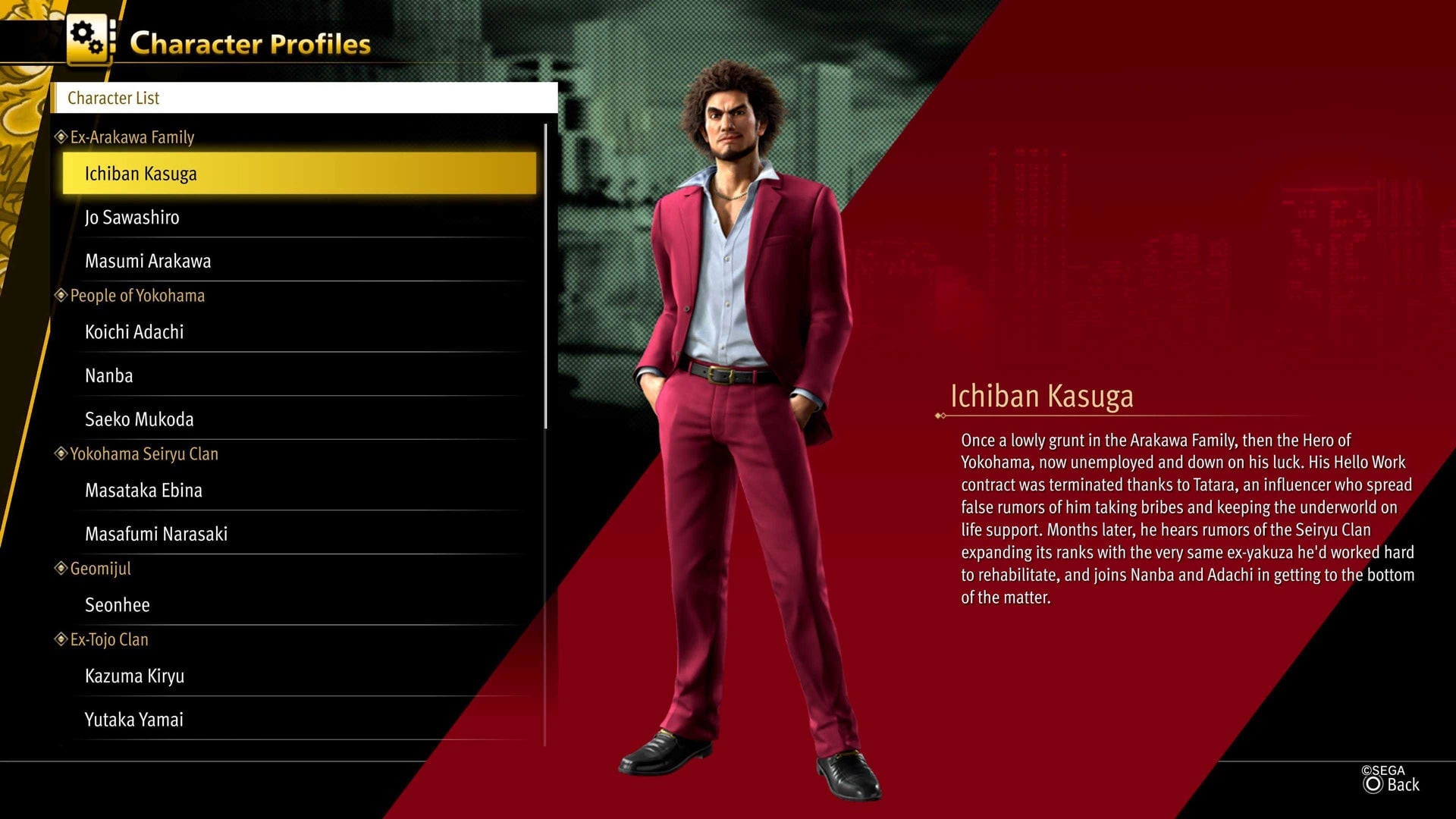Click the diamond marker next to Yokohama Seiryu Clan
This screenshot has height=819, width=1456.
coord(61,453)
